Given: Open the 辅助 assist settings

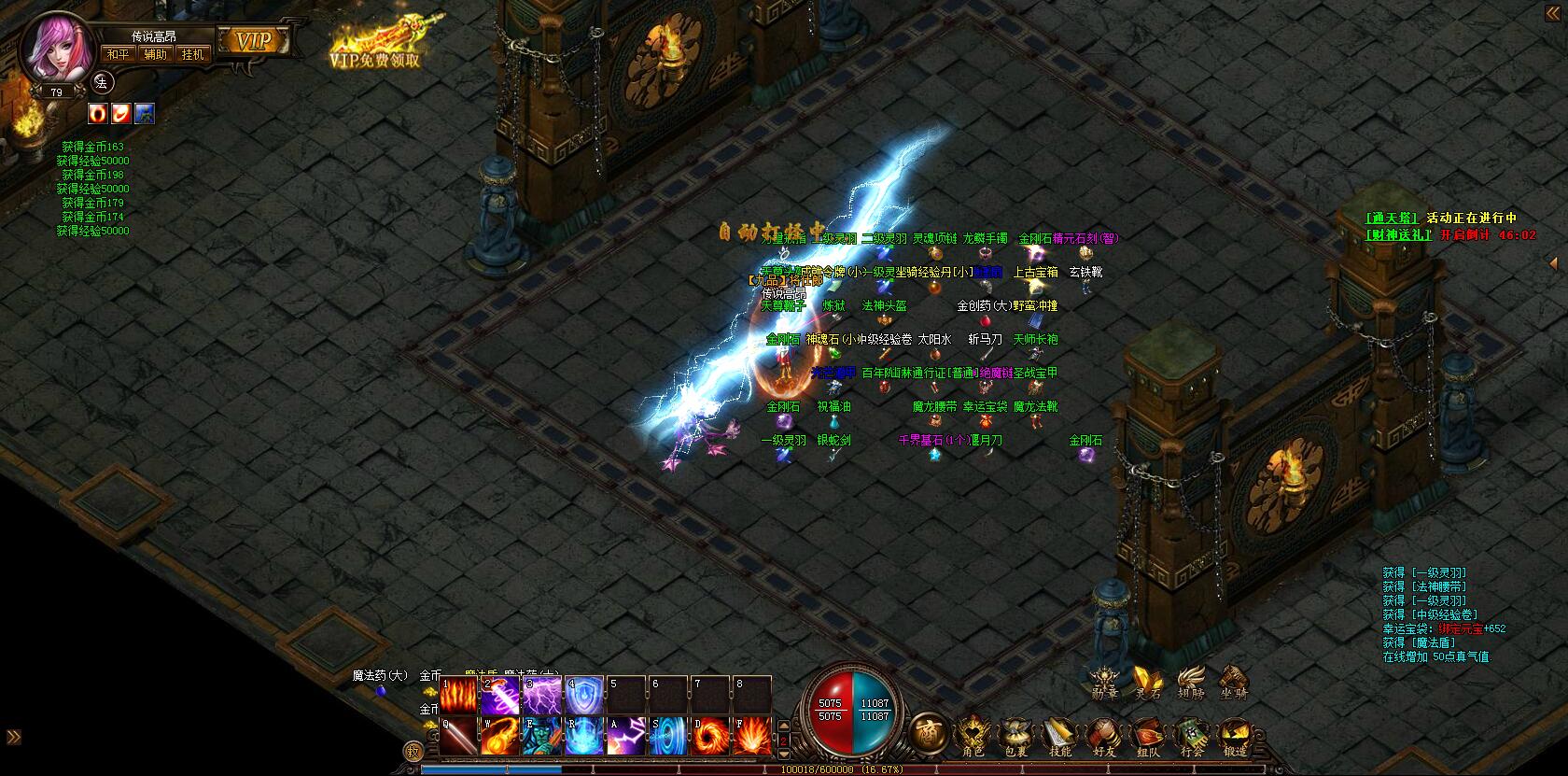Looking at the screenshot, I should (156, 54).
